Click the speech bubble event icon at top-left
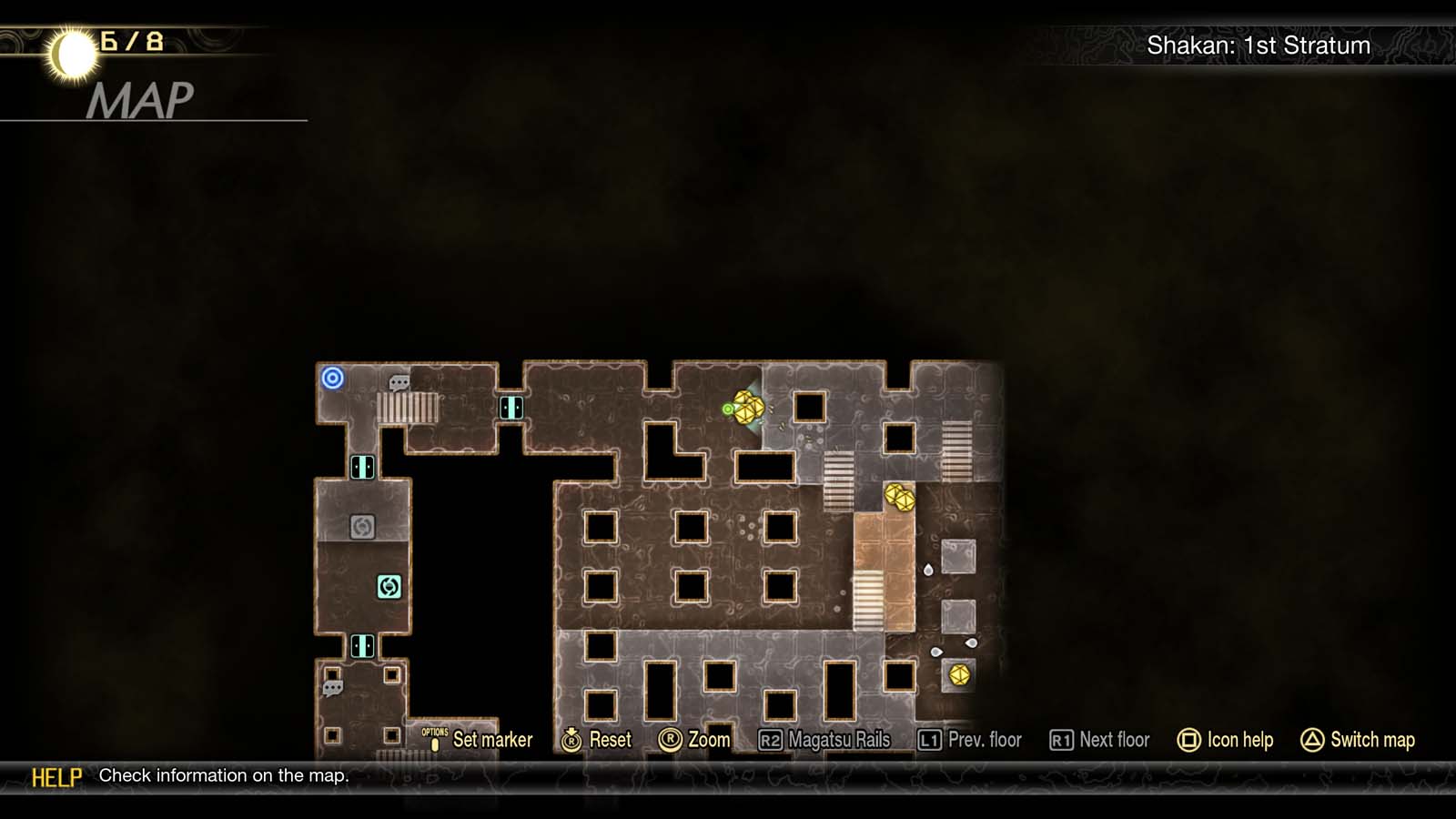The width and height of the screenshot is (1456, 819). 398,380
